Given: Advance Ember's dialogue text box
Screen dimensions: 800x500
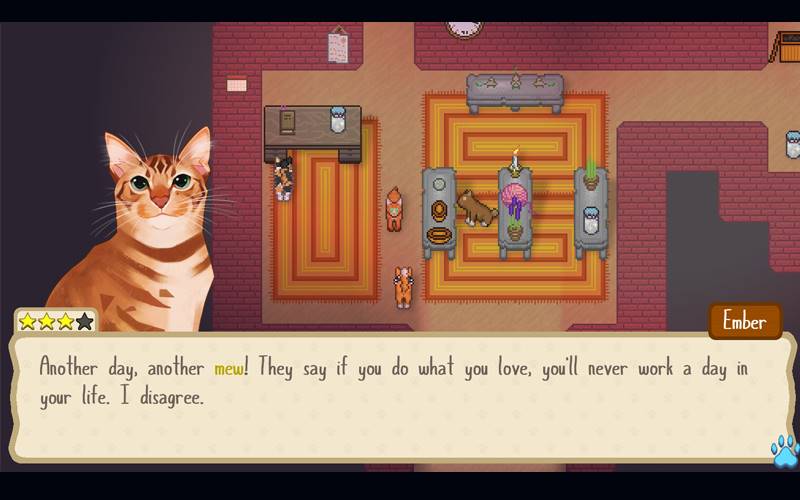Looking at the screenshot, I should [400, 395].
